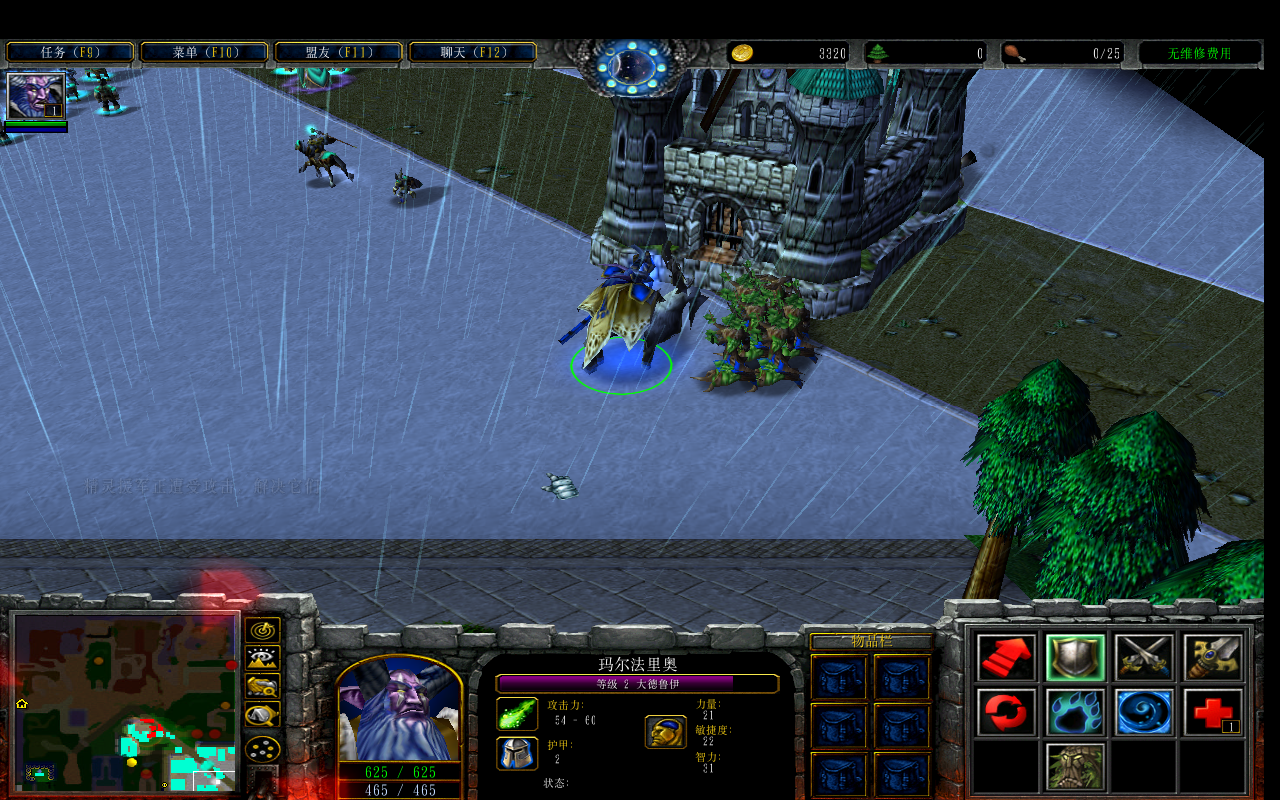Image resolution: width=1280 pixels, height=800 pixels.
Task: Cast the blue paw print ability
Action: (1076, 712)
